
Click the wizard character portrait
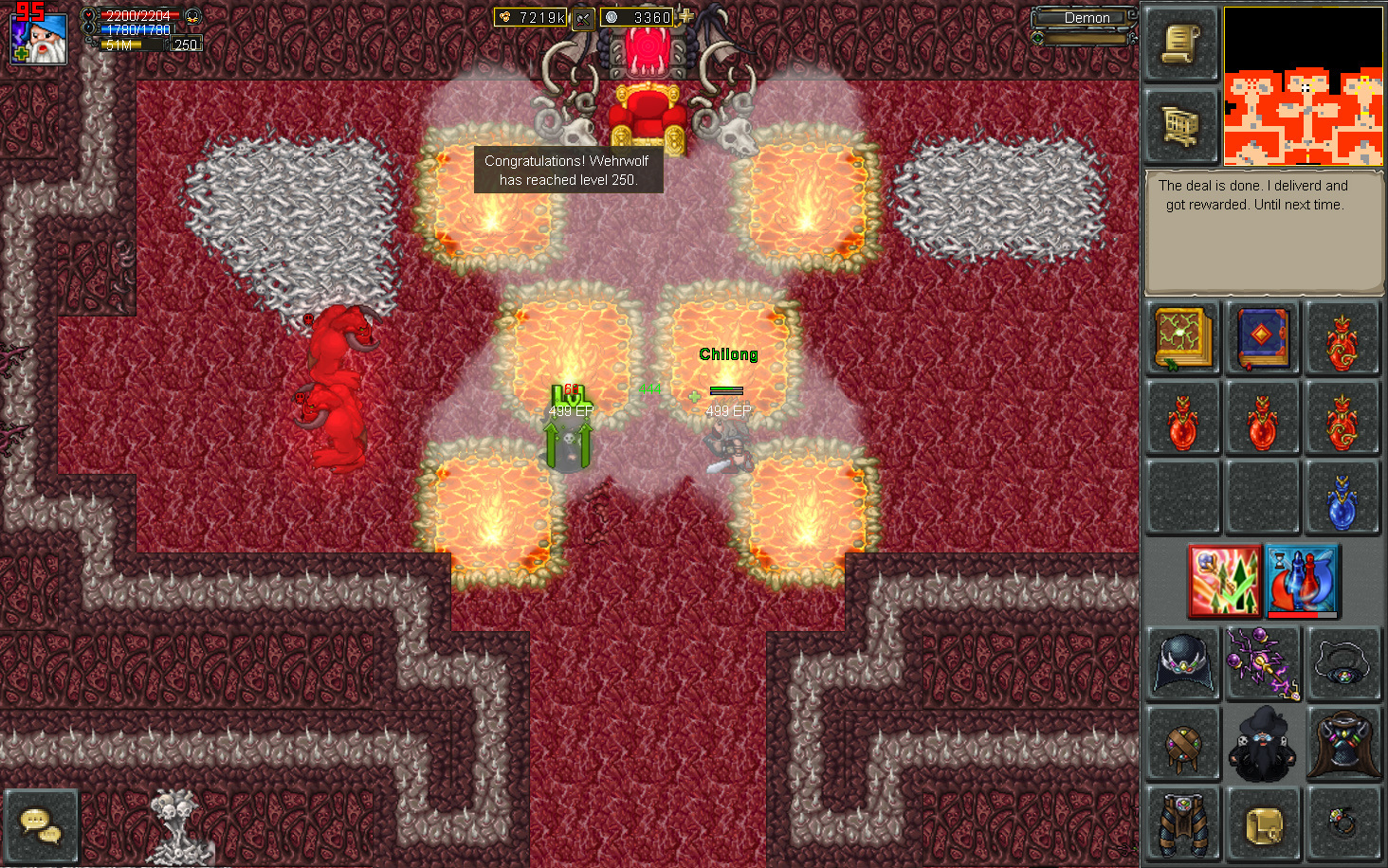click(x=39, y=39)
